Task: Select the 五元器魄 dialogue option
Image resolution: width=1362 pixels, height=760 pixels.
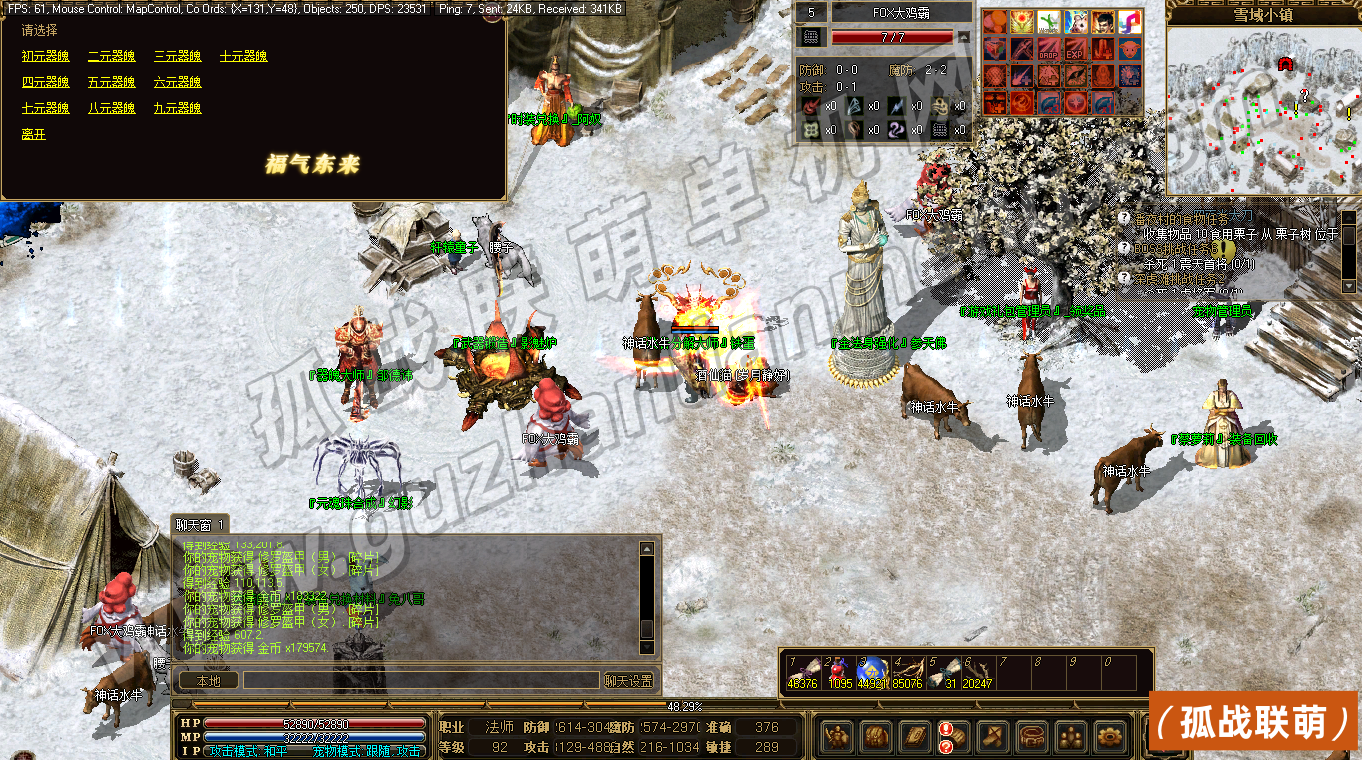Action: [111, 82]
